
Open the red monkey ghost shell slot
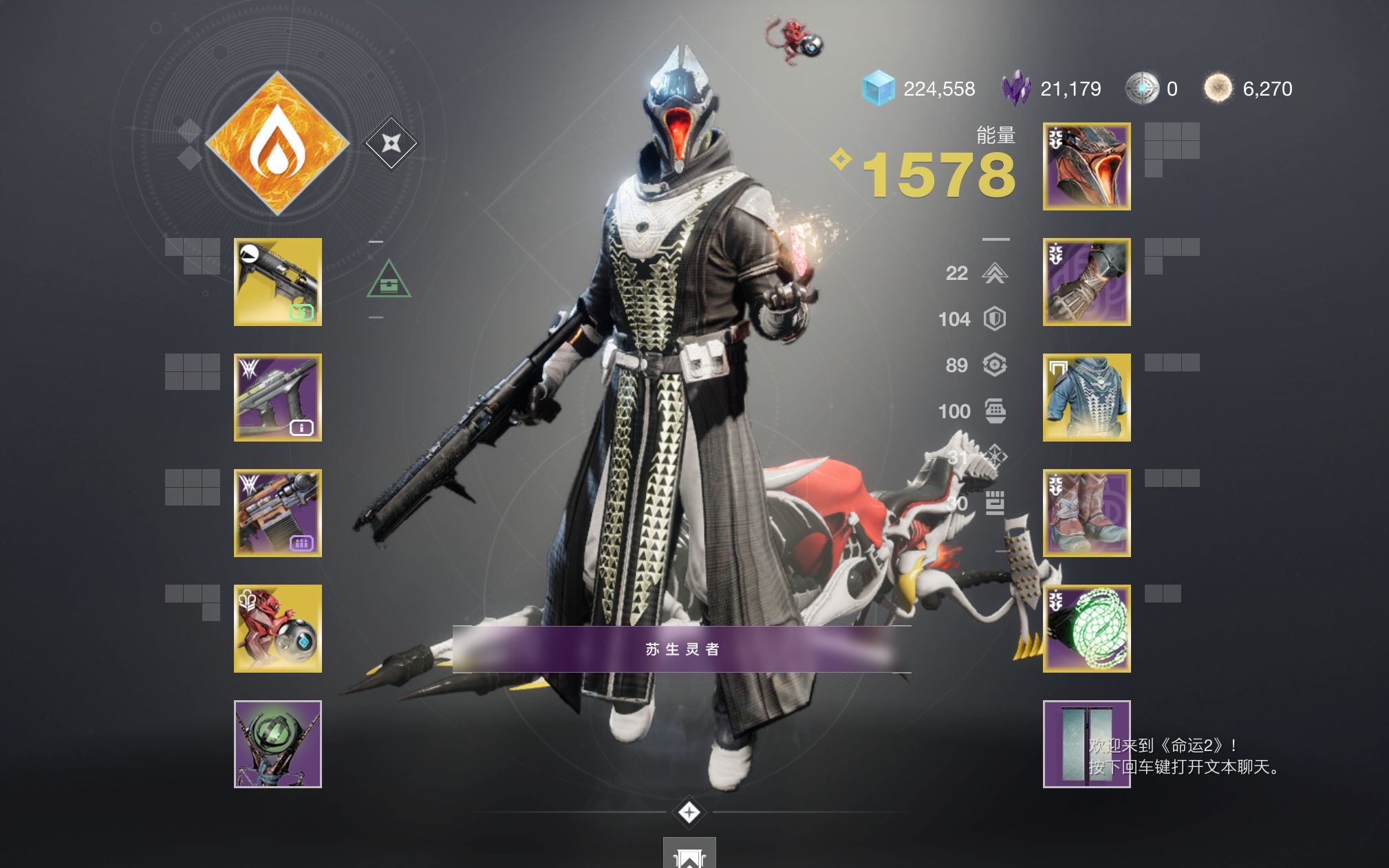click(x=278, y=629)
